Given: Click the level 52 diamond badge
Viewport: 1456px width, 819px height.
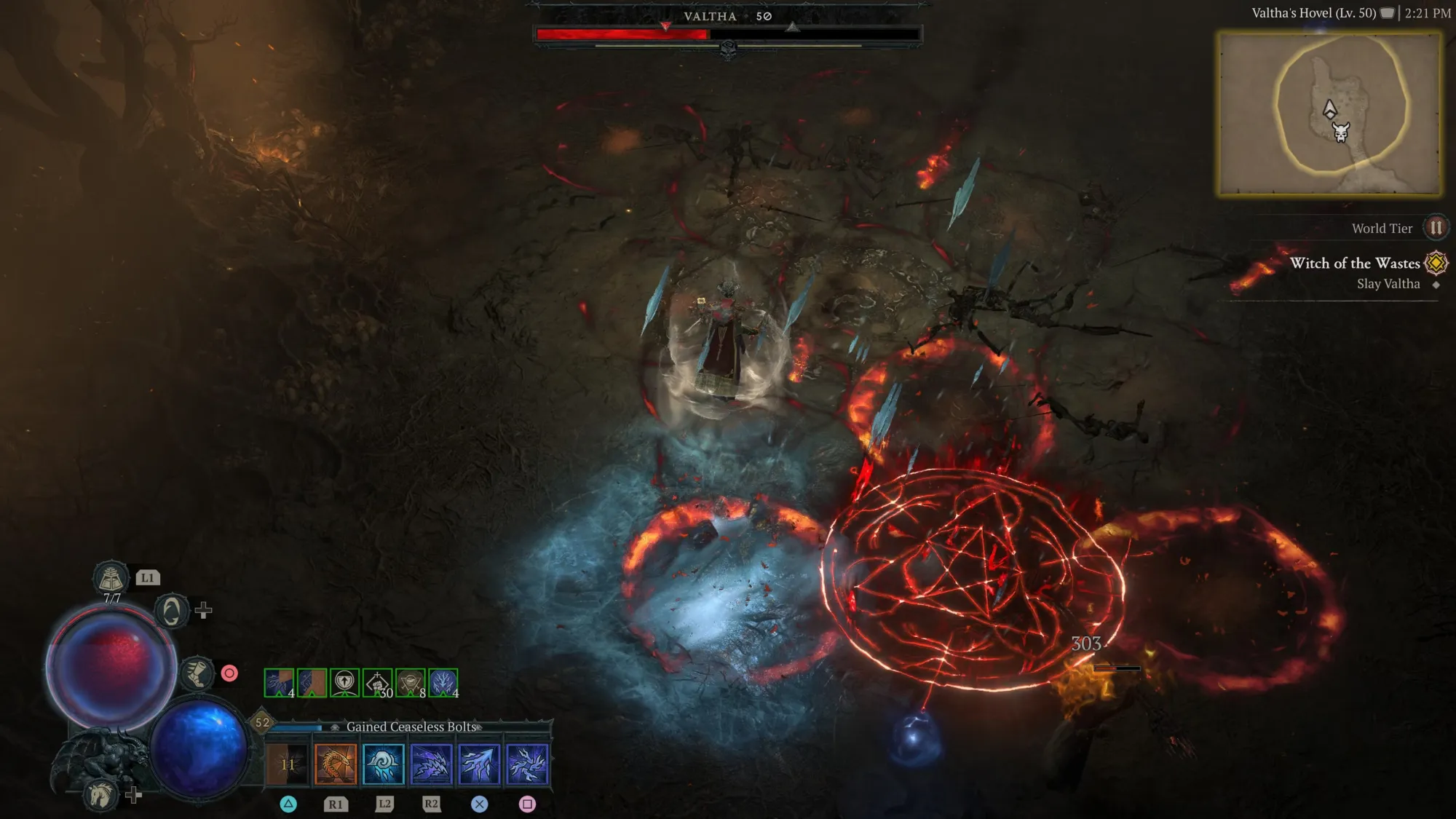Looking at the screenshot, I should pos(262,722).
